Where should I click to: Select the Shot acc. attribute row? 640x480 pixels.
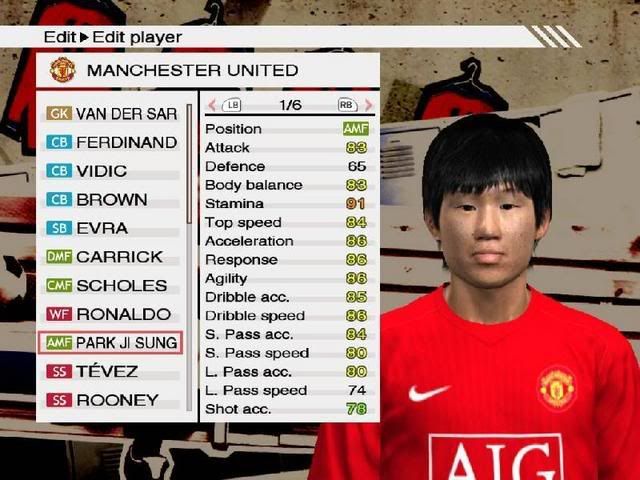[287, 409]
